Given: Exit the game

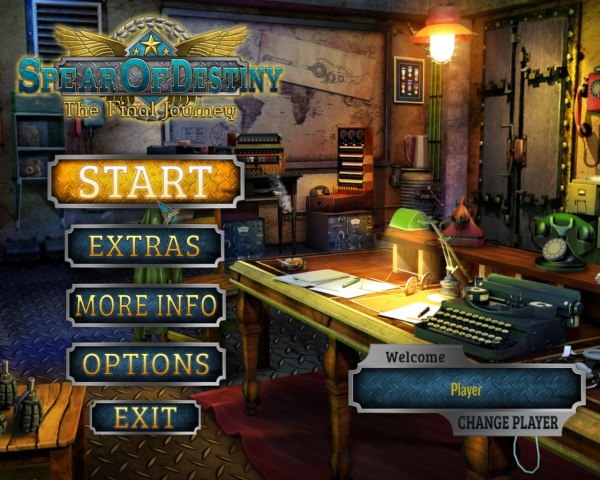Looking at the screenshot, I should click(145, 417).
